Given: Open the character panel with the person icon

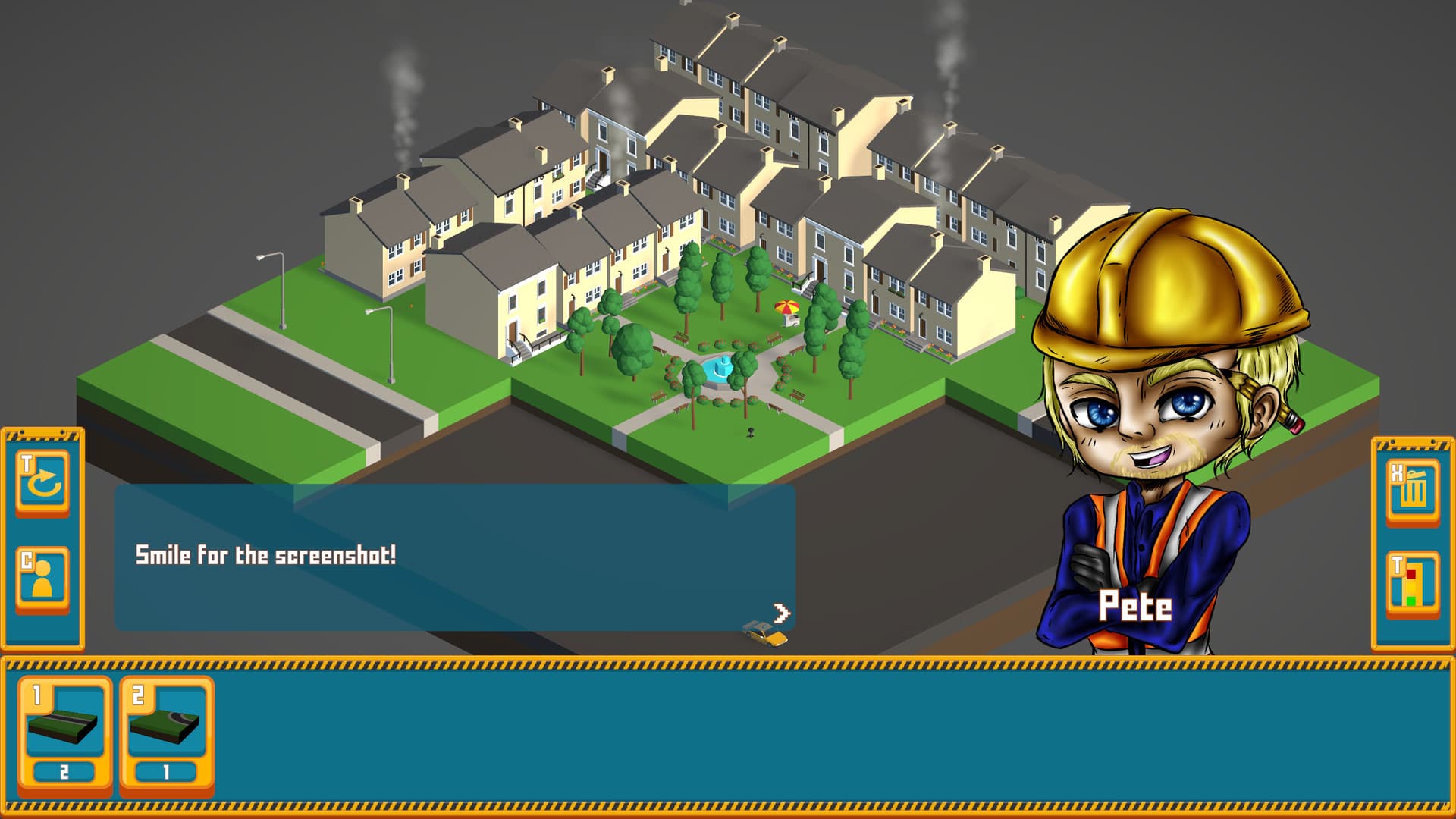Looking at the screenshot, I should (x=43, y=578).
